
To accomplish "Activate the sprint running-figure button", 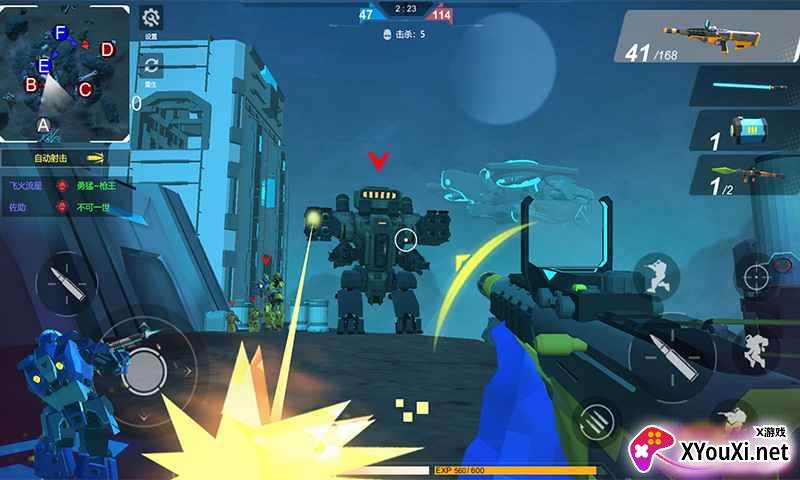I will 657,273.
